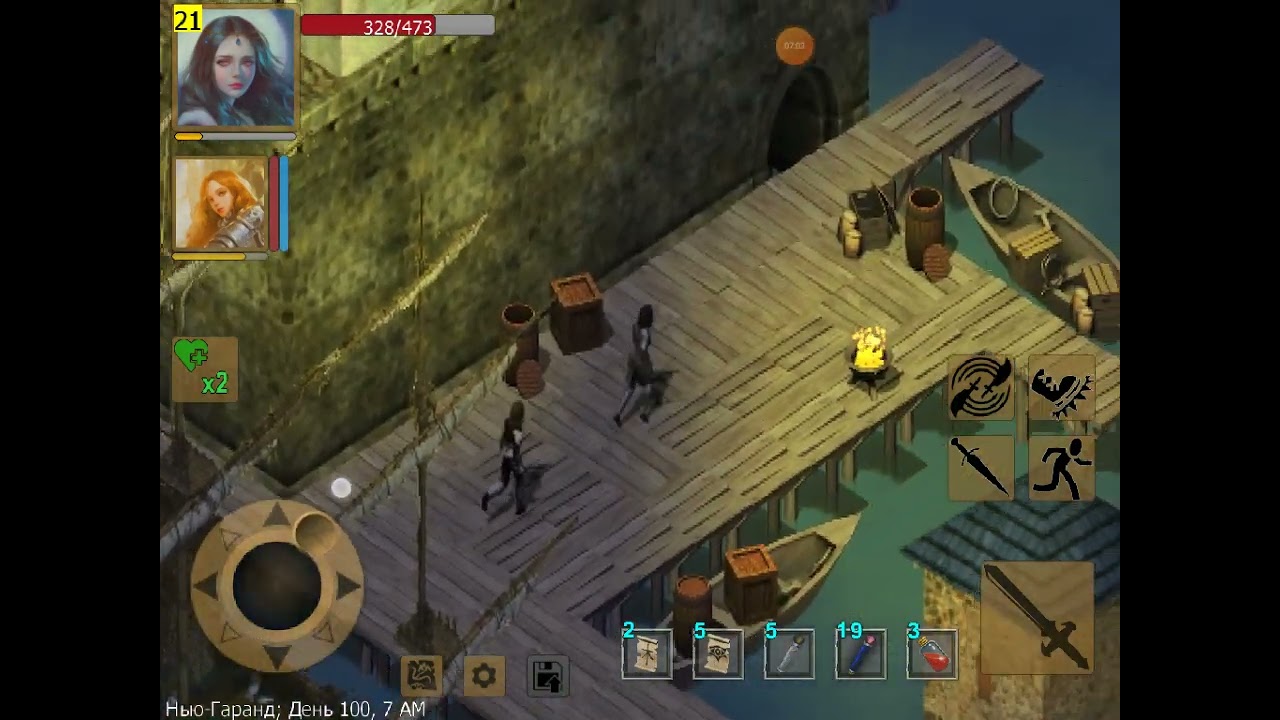The image size is (1280, 720).
Task: Use the blue wand with count 19
Action: (860, 654)
